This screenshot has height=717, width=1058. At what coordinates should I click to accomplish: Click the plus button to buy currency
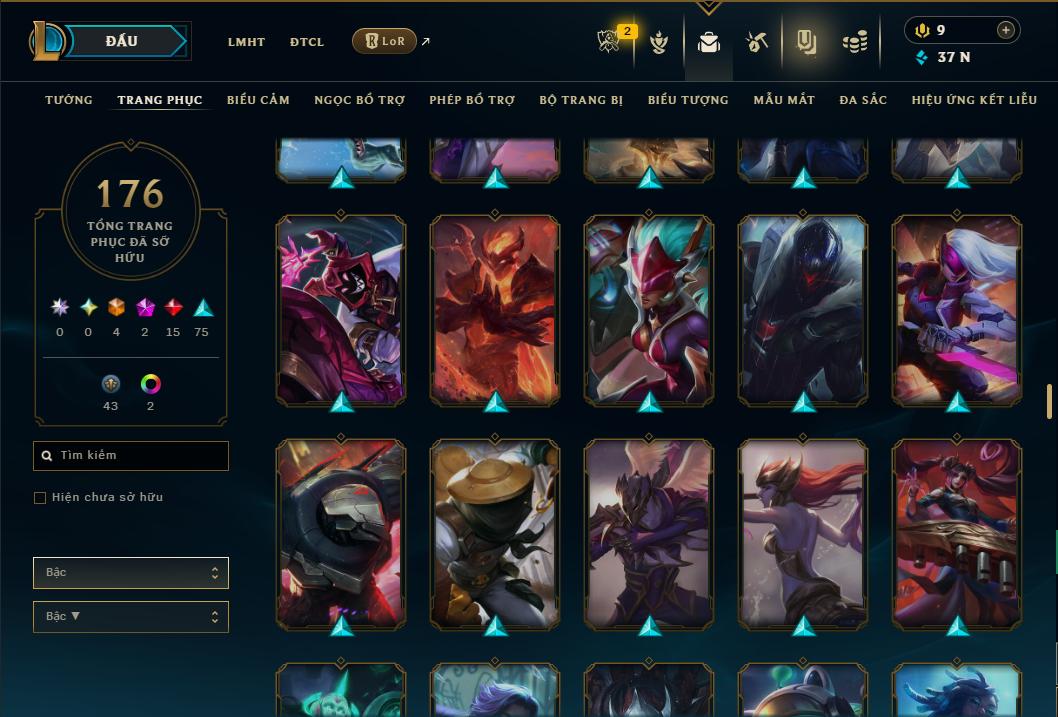click(x=1006, y=30)
